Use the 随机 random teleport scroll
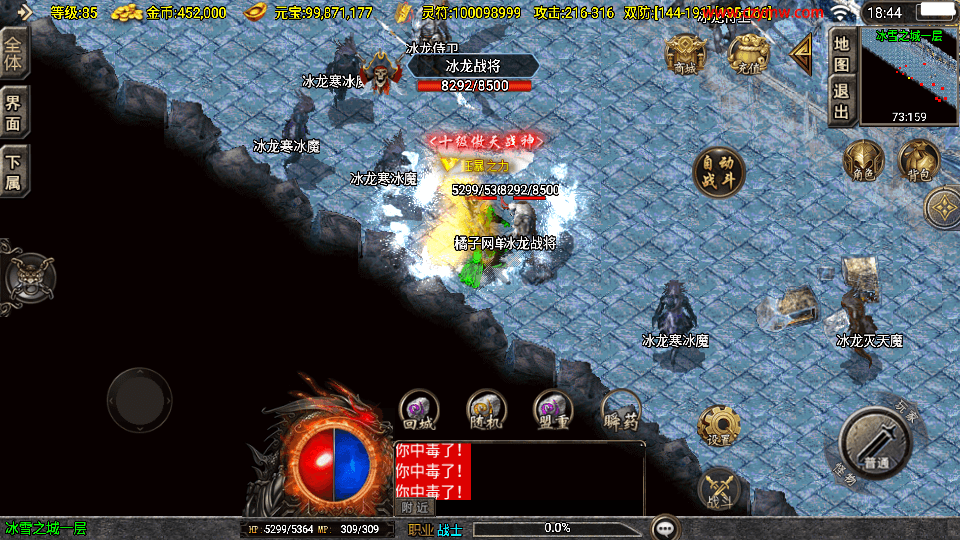The image size is (960, 540). 486,410
